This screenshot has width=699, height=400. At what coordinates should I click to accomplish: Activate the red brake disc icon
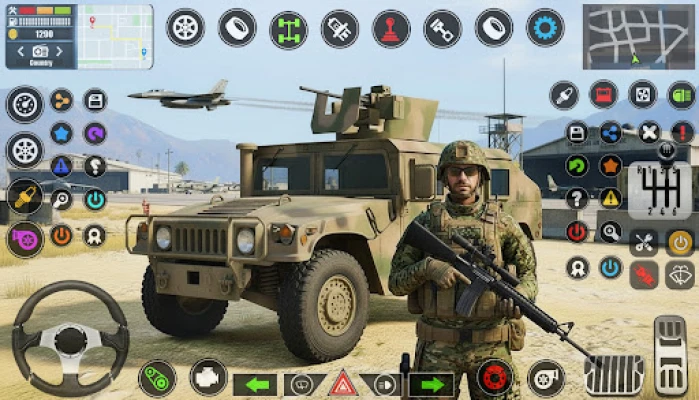[x=493, y=377]
